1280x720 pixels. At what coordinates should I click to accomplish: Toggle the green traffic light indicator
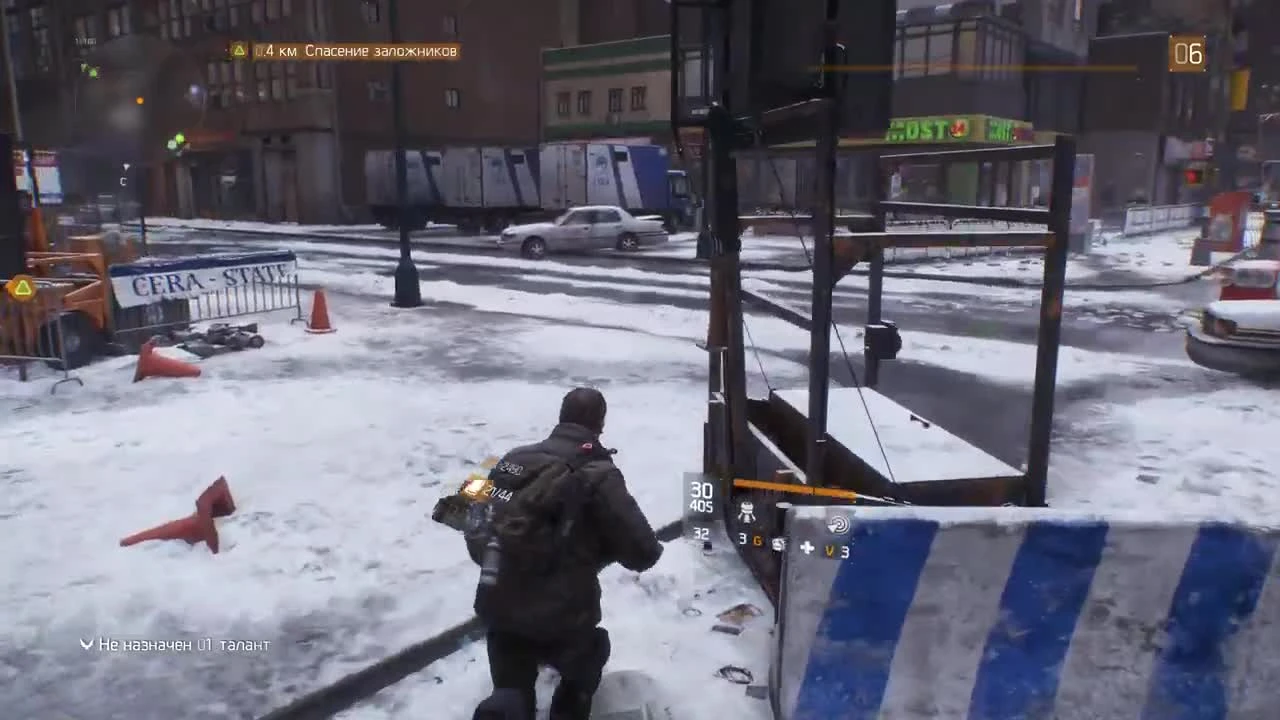[x=179, y=140]
